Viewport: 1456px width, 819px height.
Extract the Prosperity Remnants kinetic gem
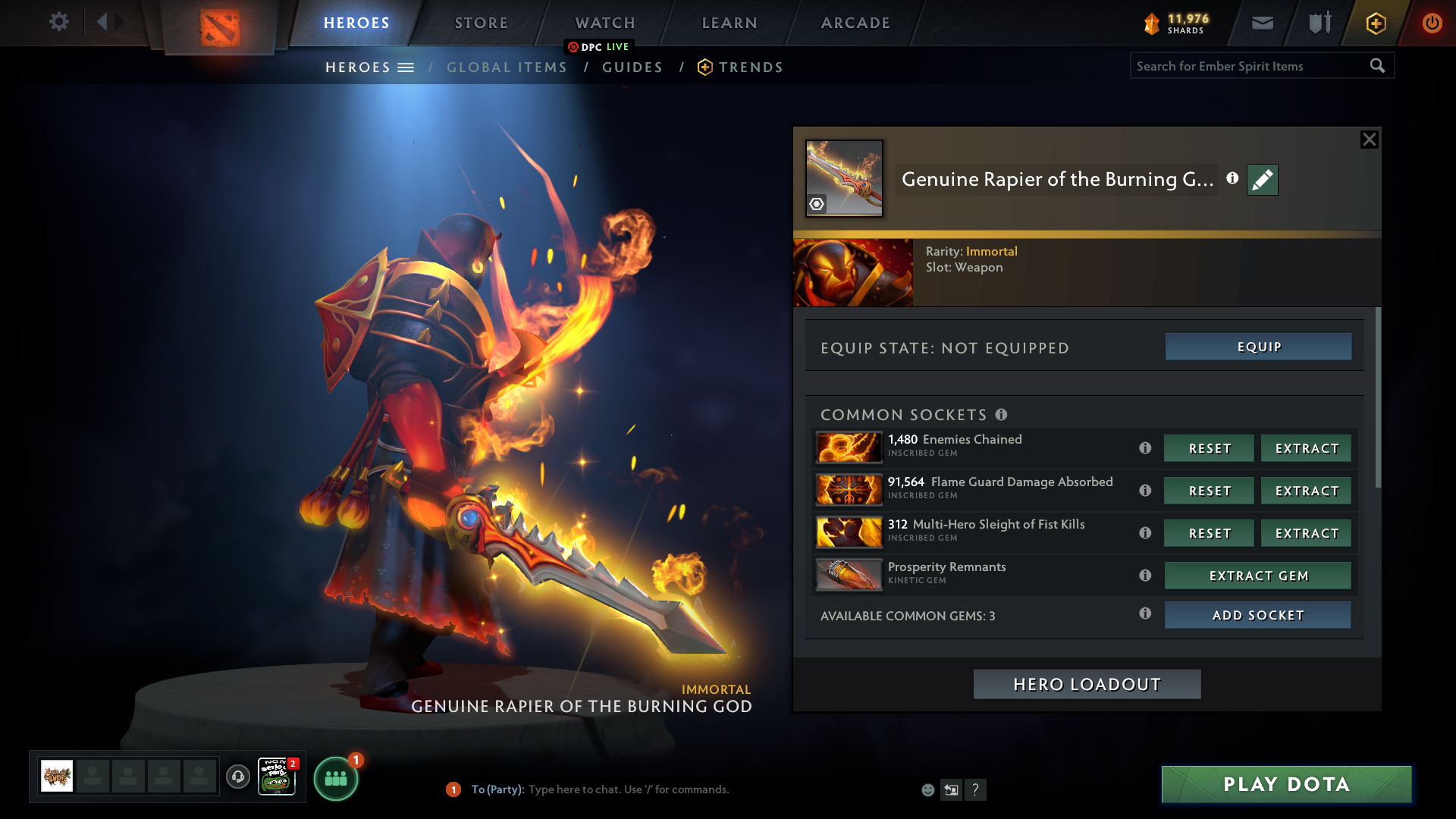point(1257,576)
